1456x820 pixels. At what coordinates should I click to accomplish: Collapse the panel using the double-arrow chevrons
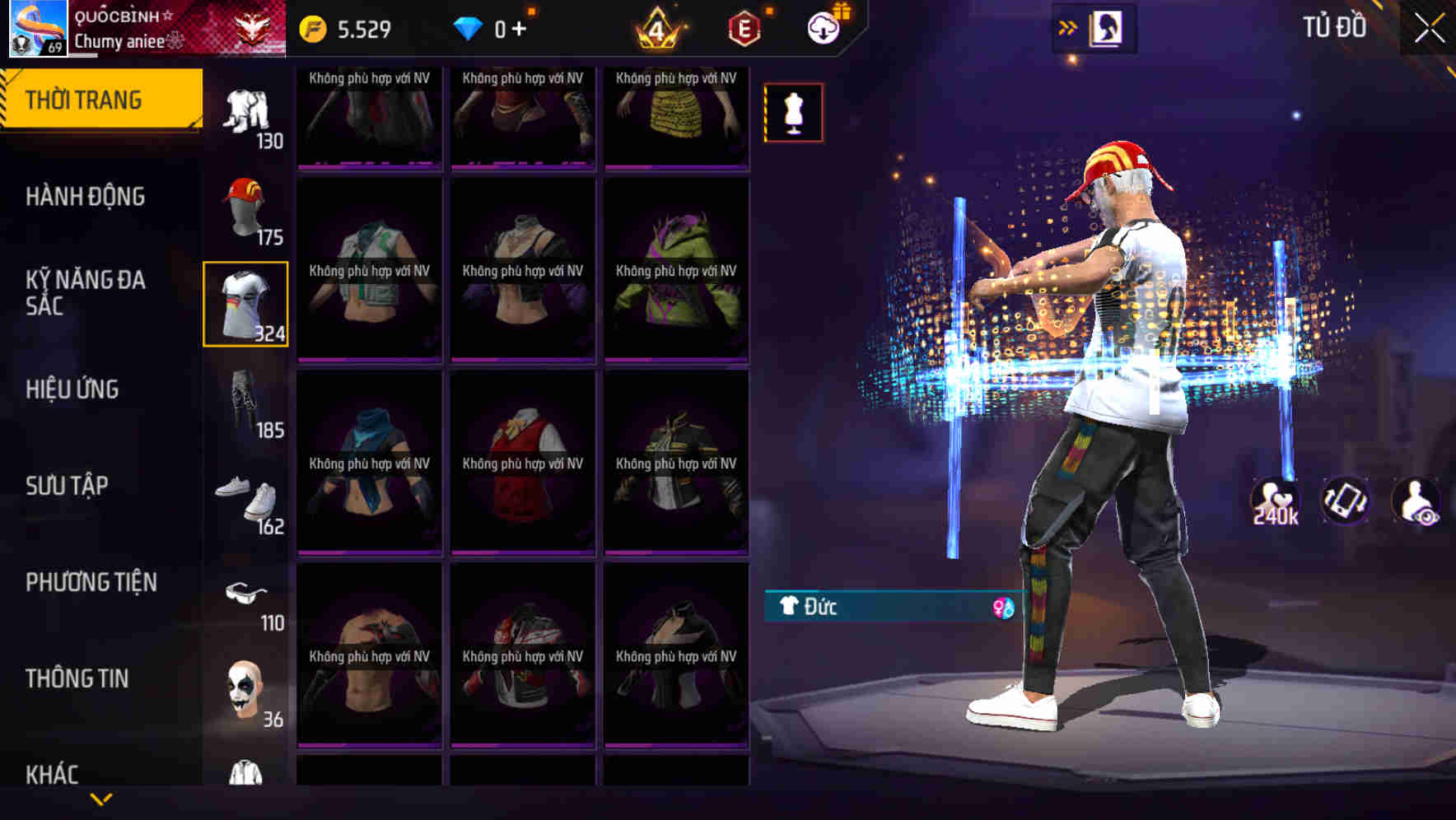coord(1068,26)
